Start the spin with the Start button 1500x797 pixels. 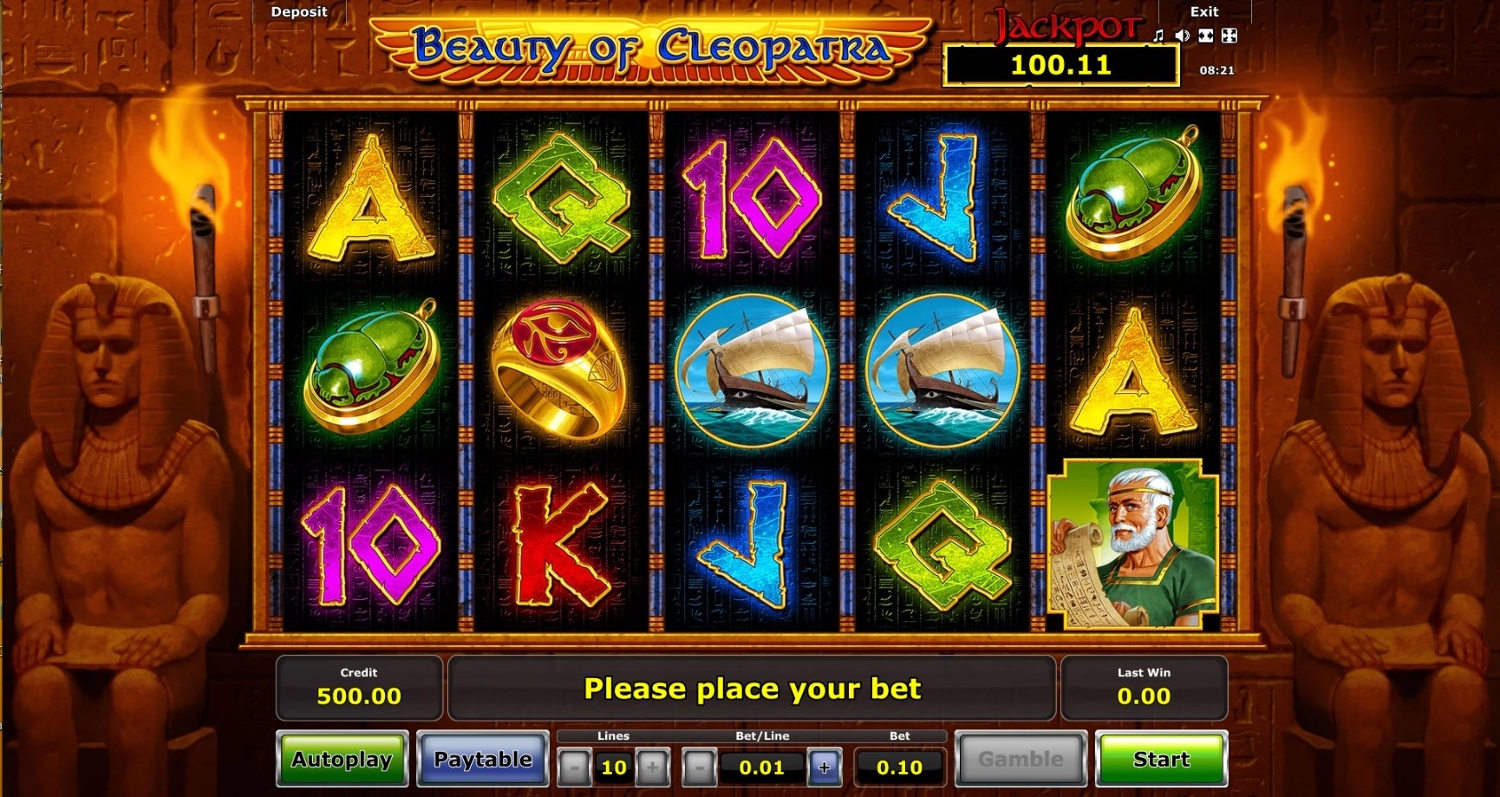tap(1161, 759)
